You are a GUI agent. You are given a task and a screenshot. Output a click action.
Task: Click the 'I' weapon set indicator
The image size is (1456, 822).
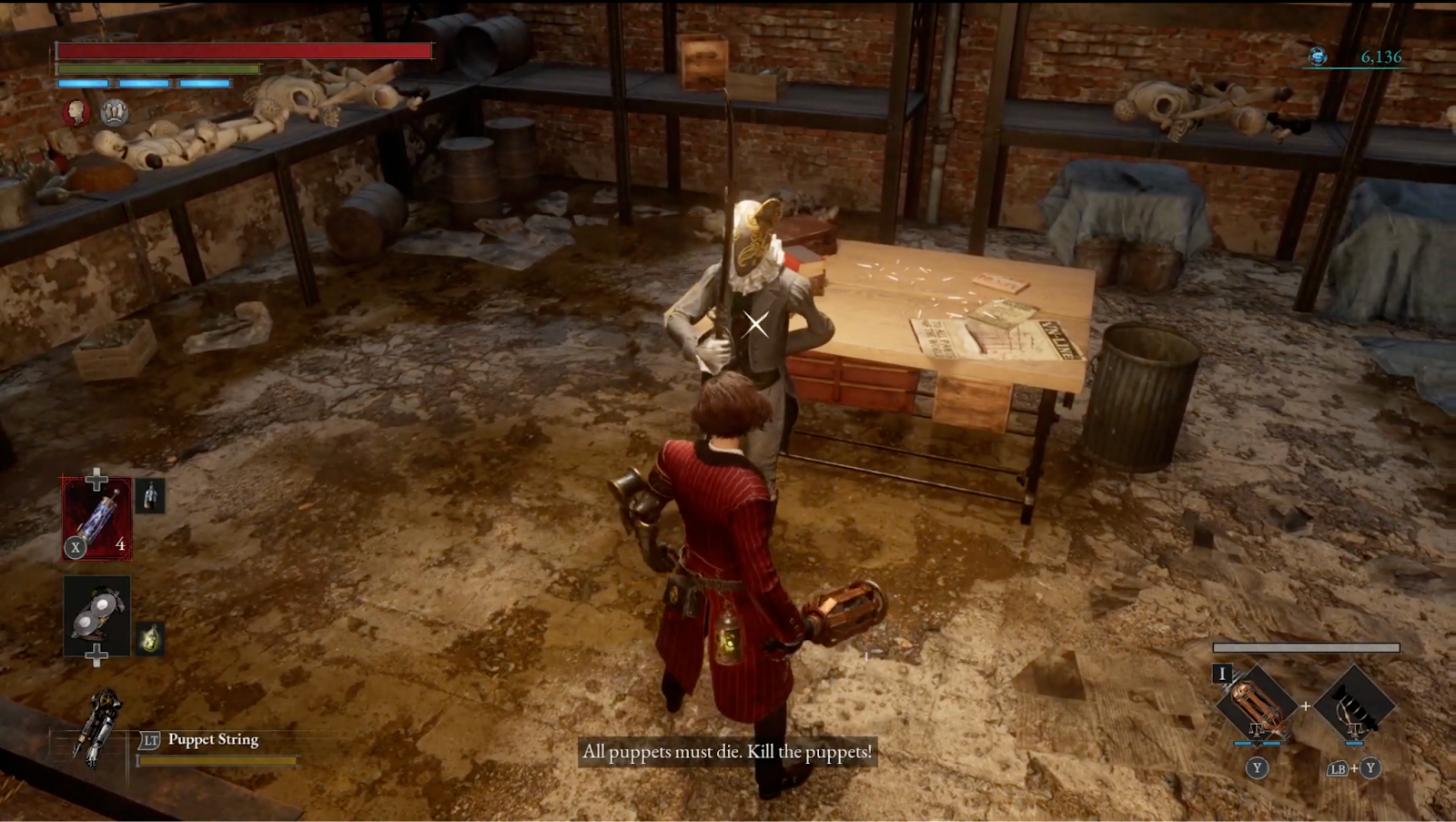(1221, 674)
